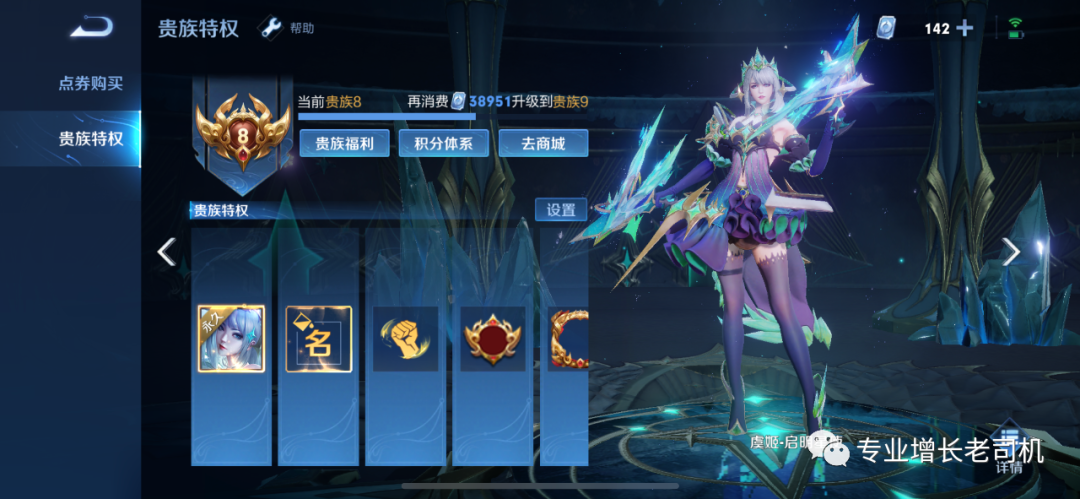Choose the golden fist privilege icon

[405, 339]
